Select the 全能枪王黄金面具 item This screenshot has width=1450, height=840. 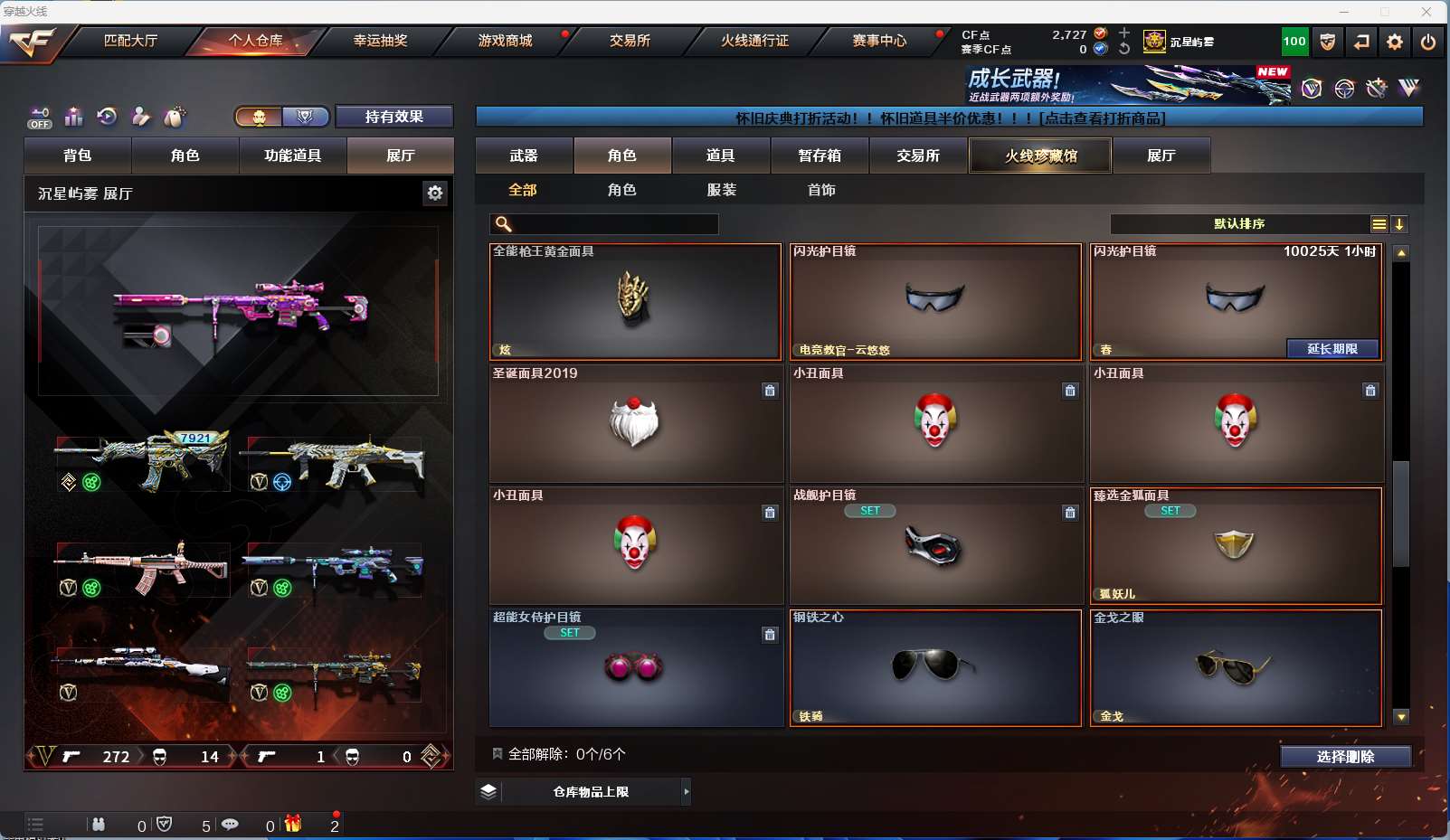(x=635, y=301)
